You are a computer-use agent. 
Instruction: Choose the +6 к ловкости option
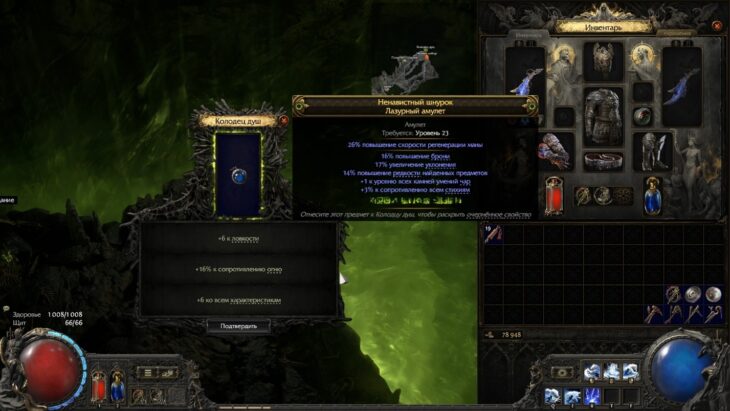pos(238,239)
